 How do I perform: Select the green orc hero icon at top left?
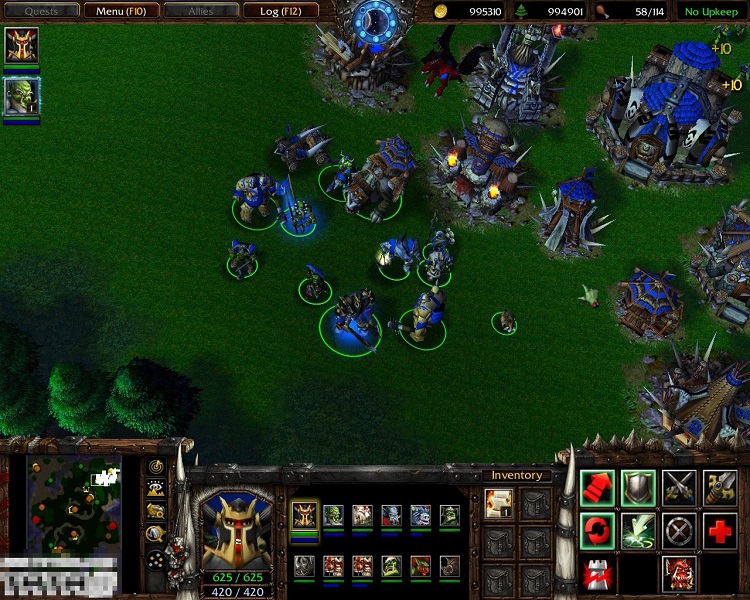20,96
